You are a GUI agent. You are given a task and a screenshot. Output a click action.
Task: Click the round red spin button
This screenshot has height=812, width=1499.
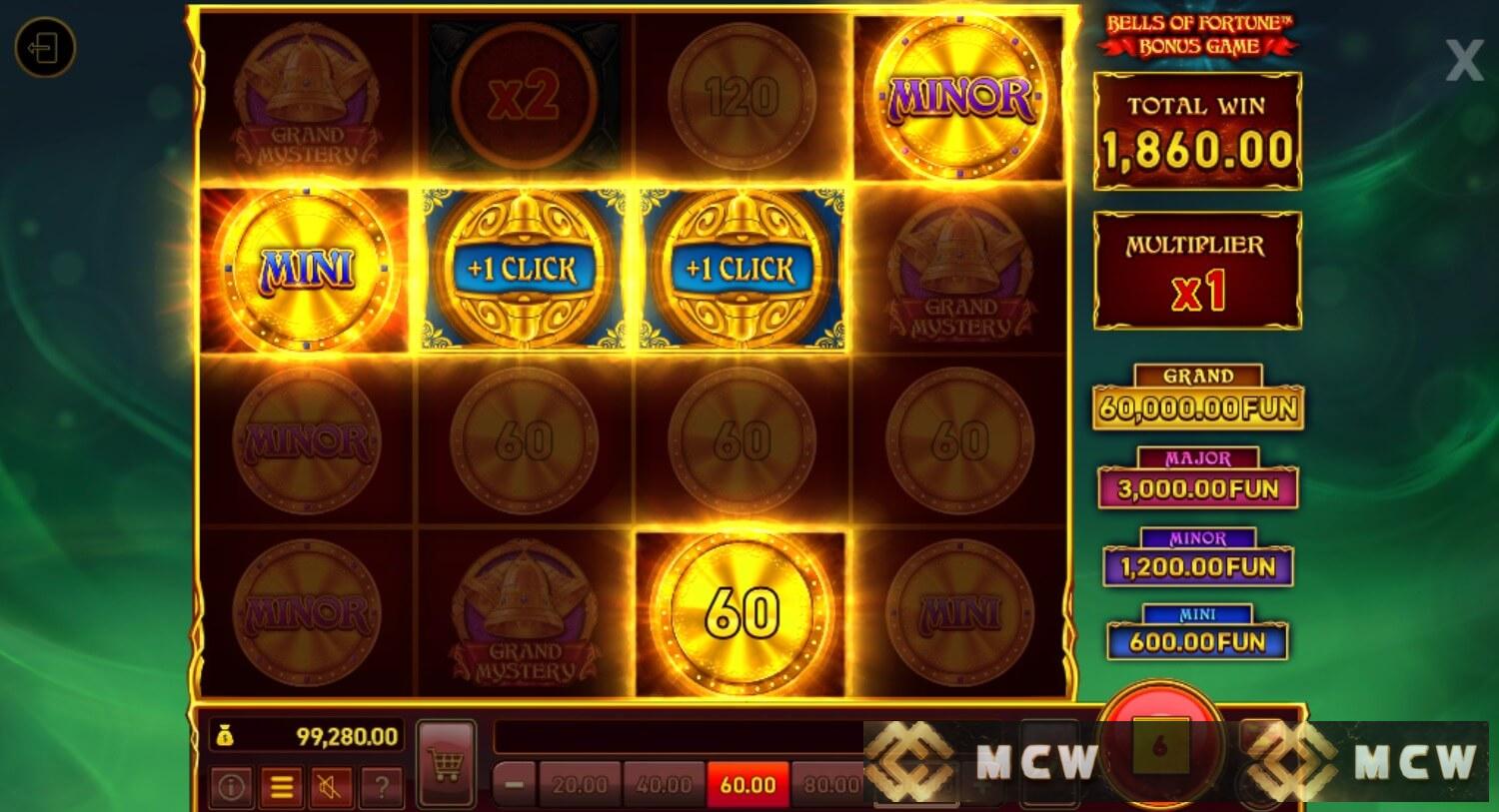tap(1160, 744)
